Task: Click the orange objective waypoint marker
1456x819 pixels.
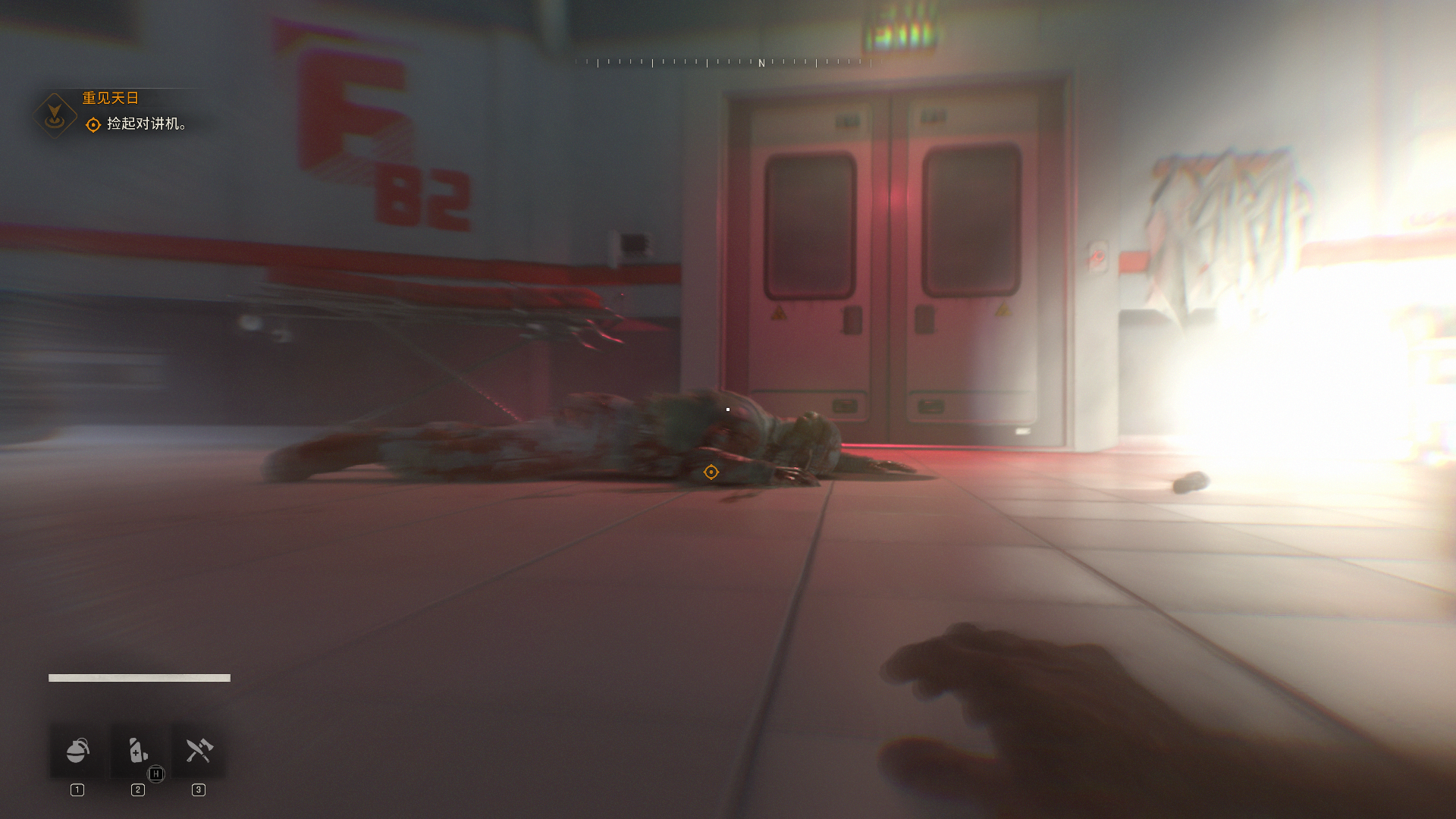Action: (711, 472)
